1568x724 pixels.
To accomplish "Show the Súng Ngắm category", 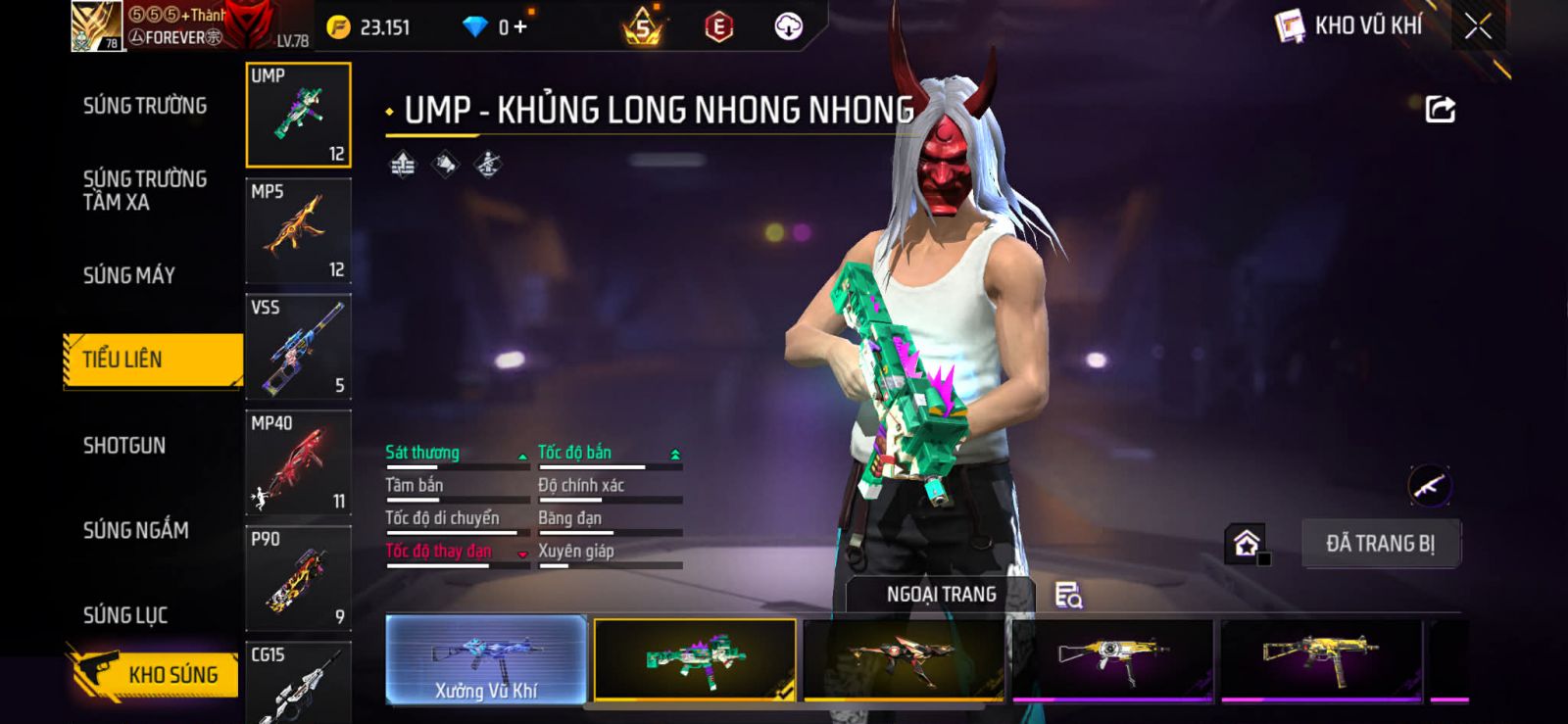I will [136, 530].
